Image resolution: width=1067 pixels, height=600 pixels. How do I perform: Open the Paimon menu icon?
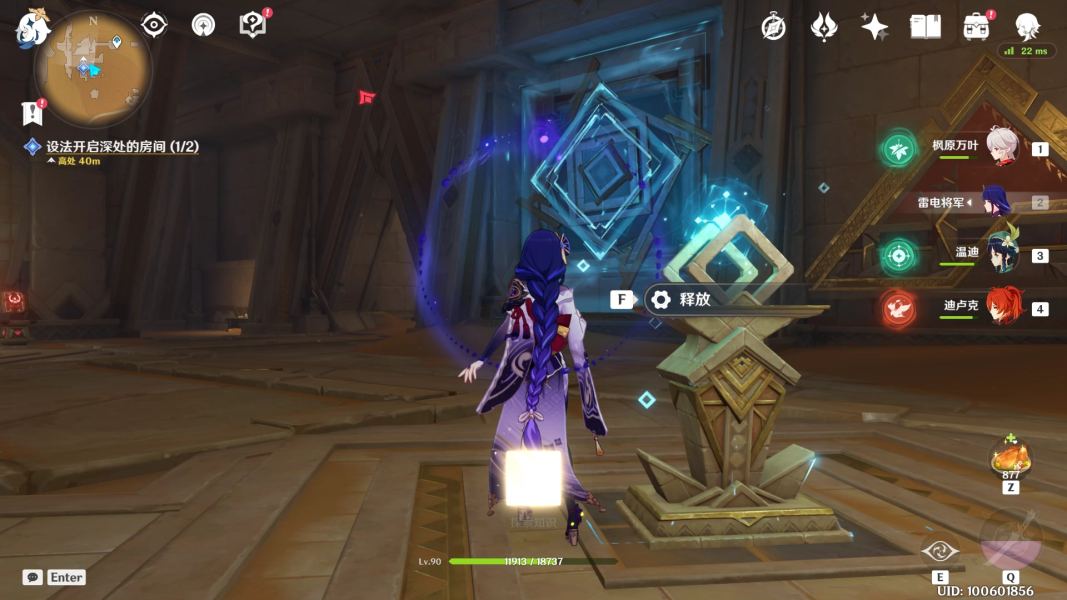(x=31, y=27)
